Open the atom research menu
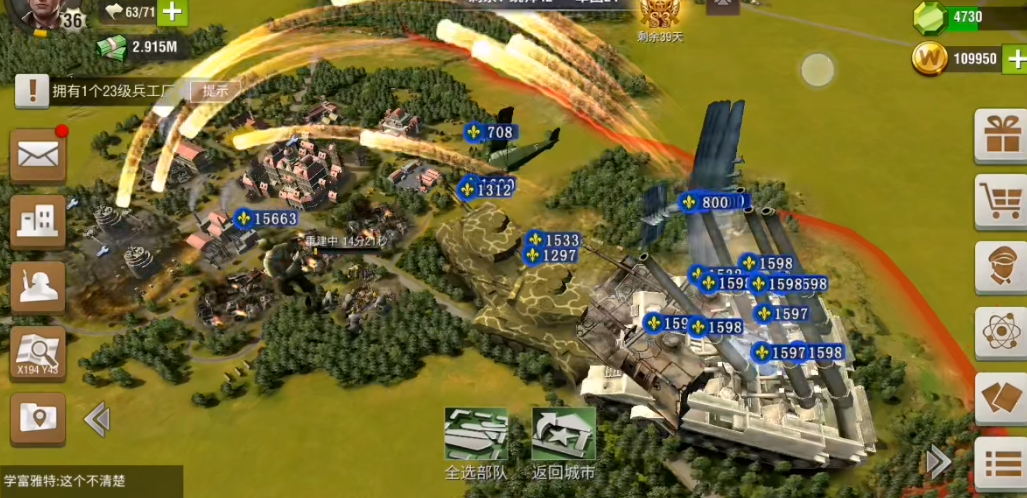Image resolution: width=1027 pixels, height=498 pixels. pos(1001,332)
